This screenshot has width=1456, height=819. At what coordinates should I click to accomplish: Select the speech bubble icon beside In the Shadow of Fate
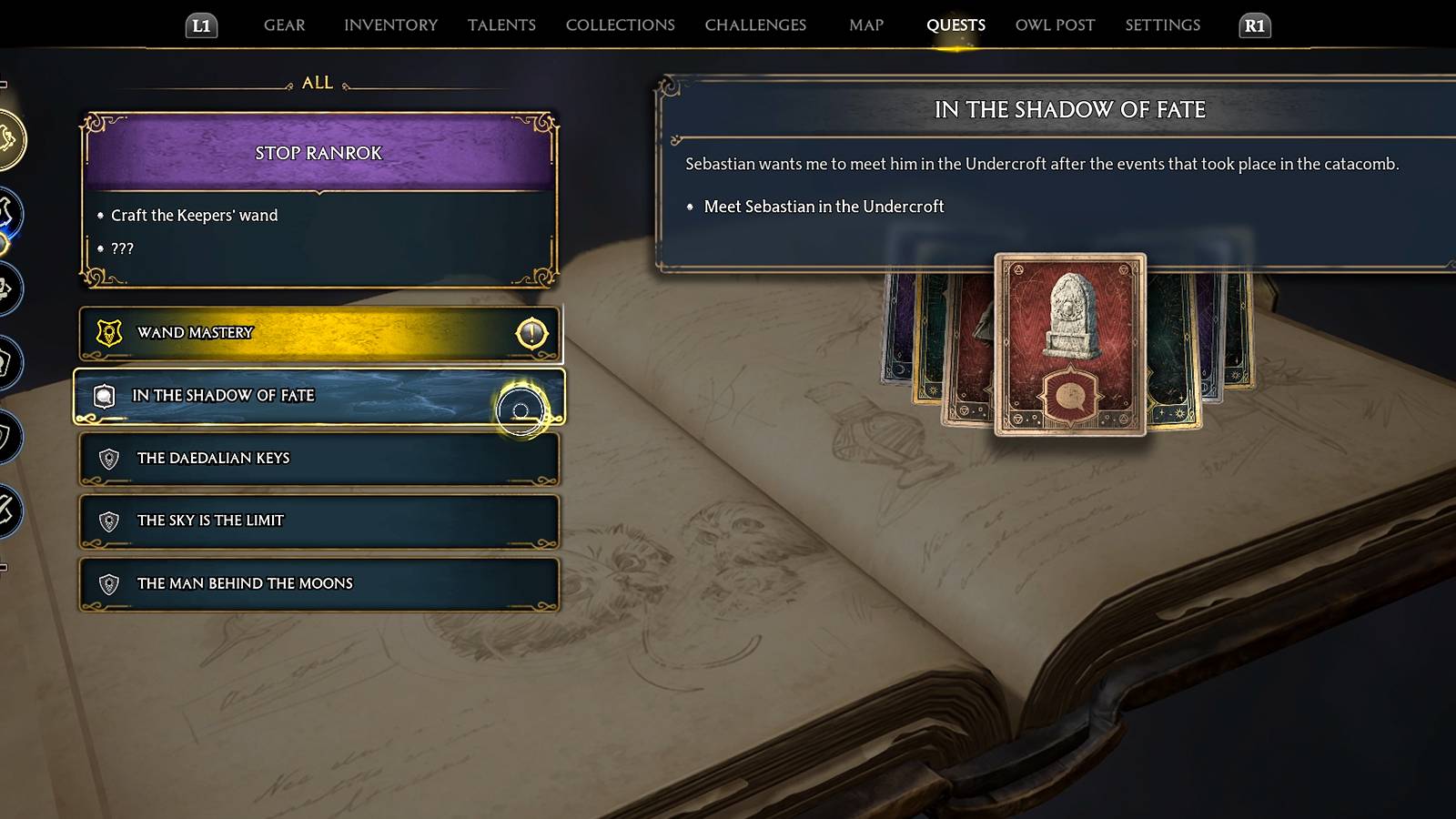click(x=106, y=395)
